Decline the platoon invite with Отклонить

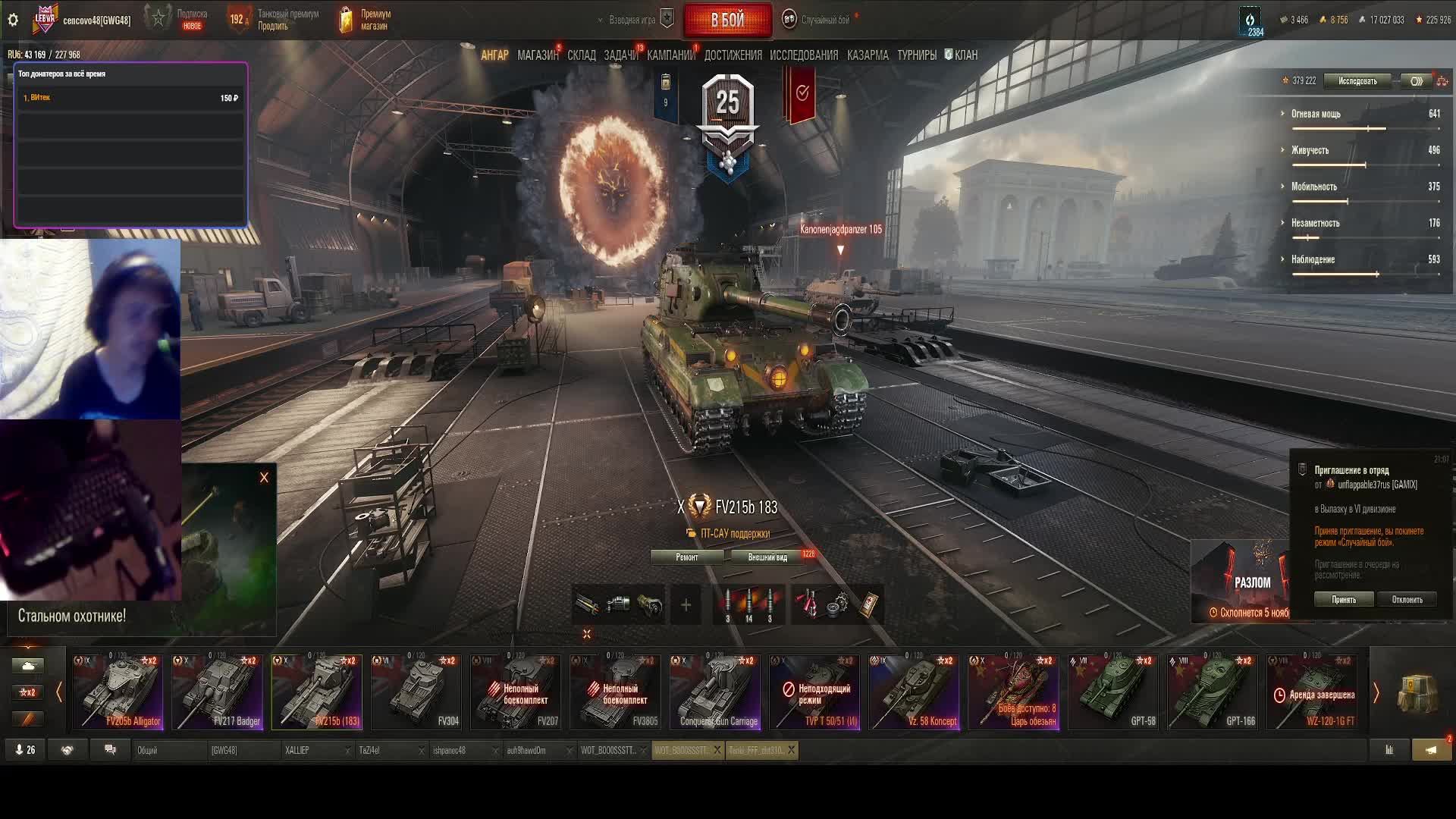[1407, 600]
